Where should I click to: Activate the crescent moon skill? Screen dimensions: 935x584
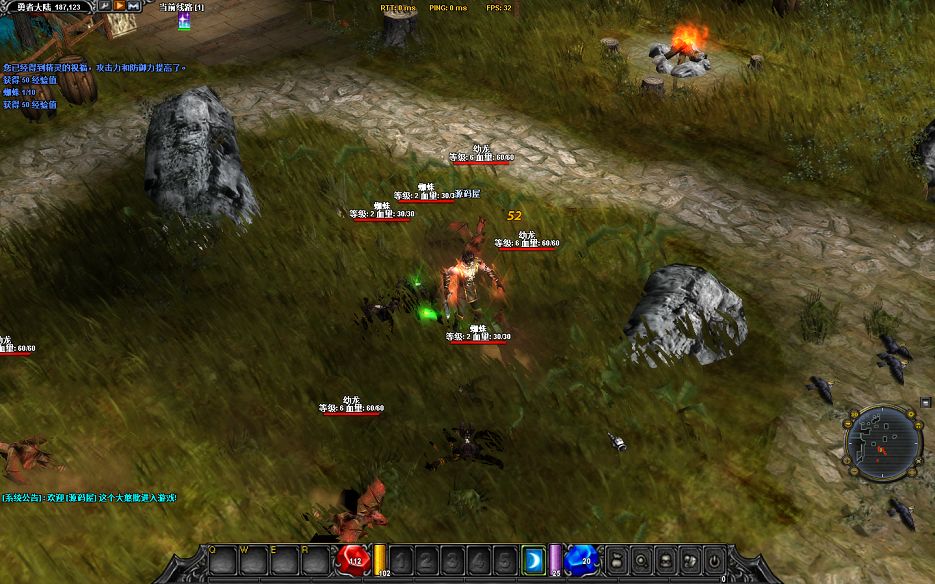533,561
